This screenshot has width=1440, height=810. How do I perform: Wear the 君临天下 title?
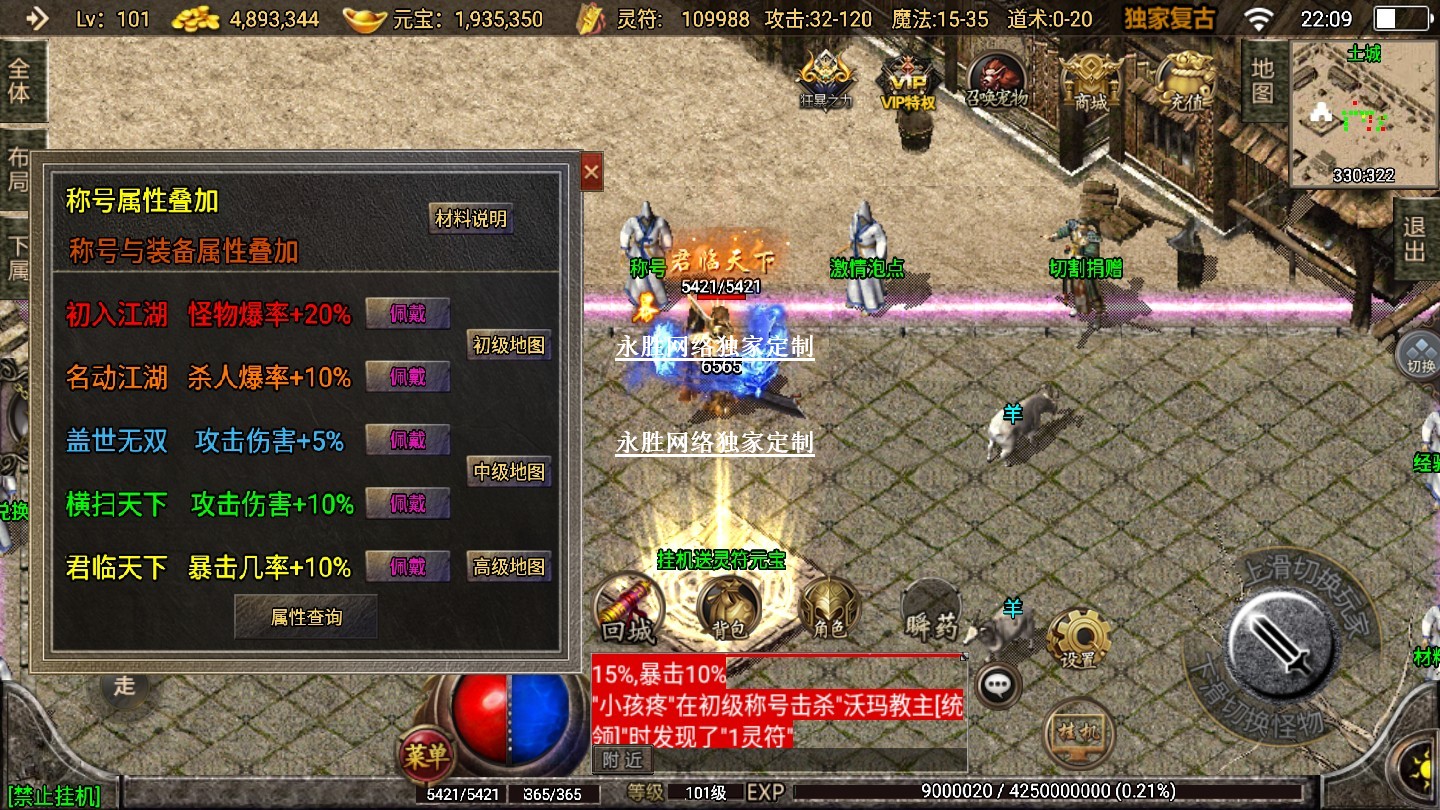407,567
